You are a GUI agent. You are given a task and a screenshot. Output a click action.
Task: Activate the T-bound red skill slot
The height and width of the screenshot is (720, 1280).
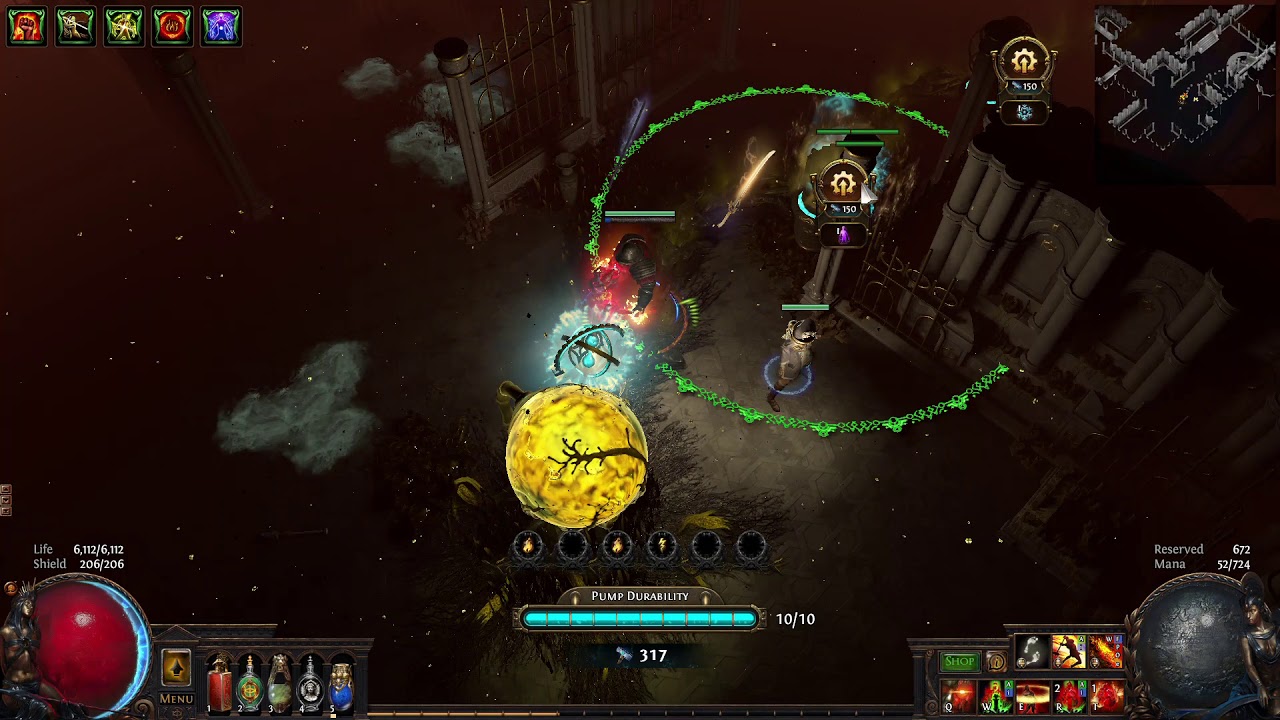click(x=1107, y=695)
